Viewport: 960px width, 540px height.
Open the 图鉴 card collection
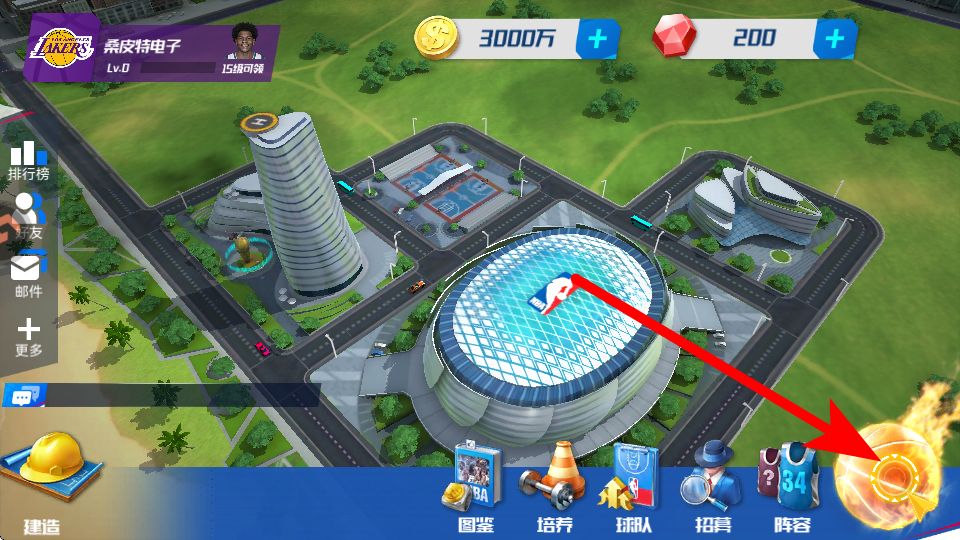click(x=475, y=488)
